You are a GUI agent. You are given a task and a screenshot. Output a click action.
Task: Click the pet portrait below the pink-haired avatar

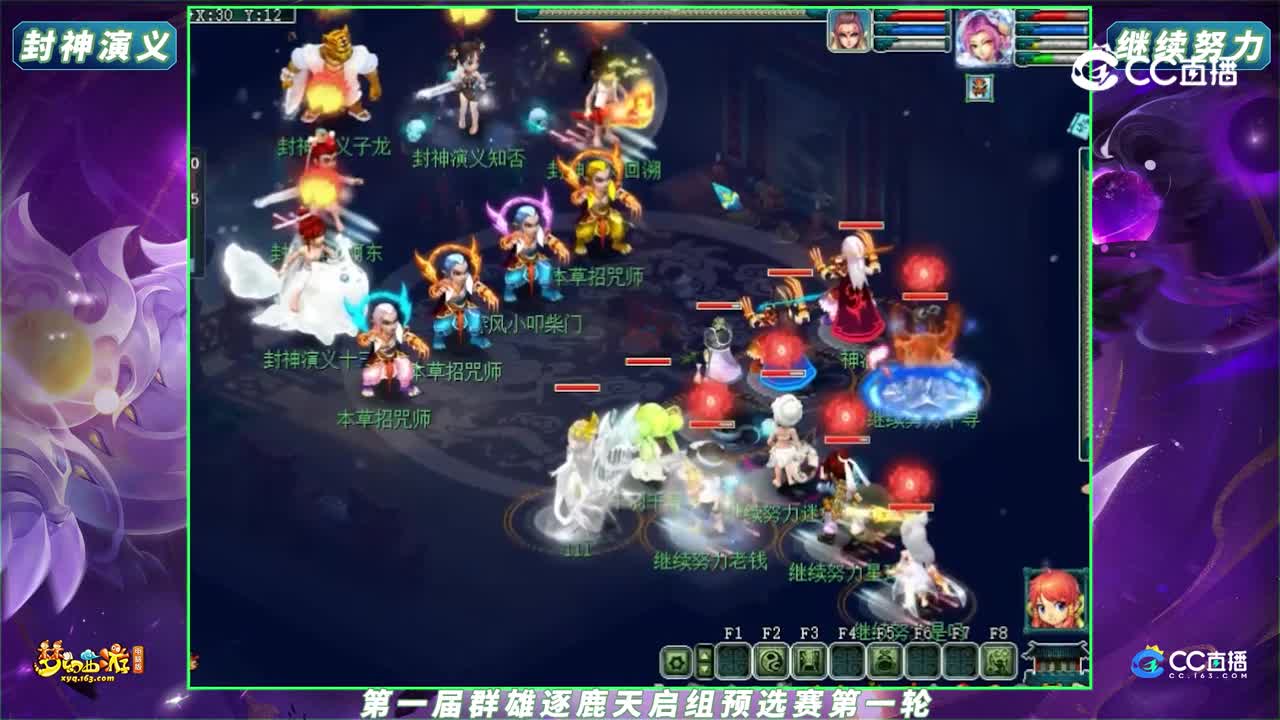[979, 88]
